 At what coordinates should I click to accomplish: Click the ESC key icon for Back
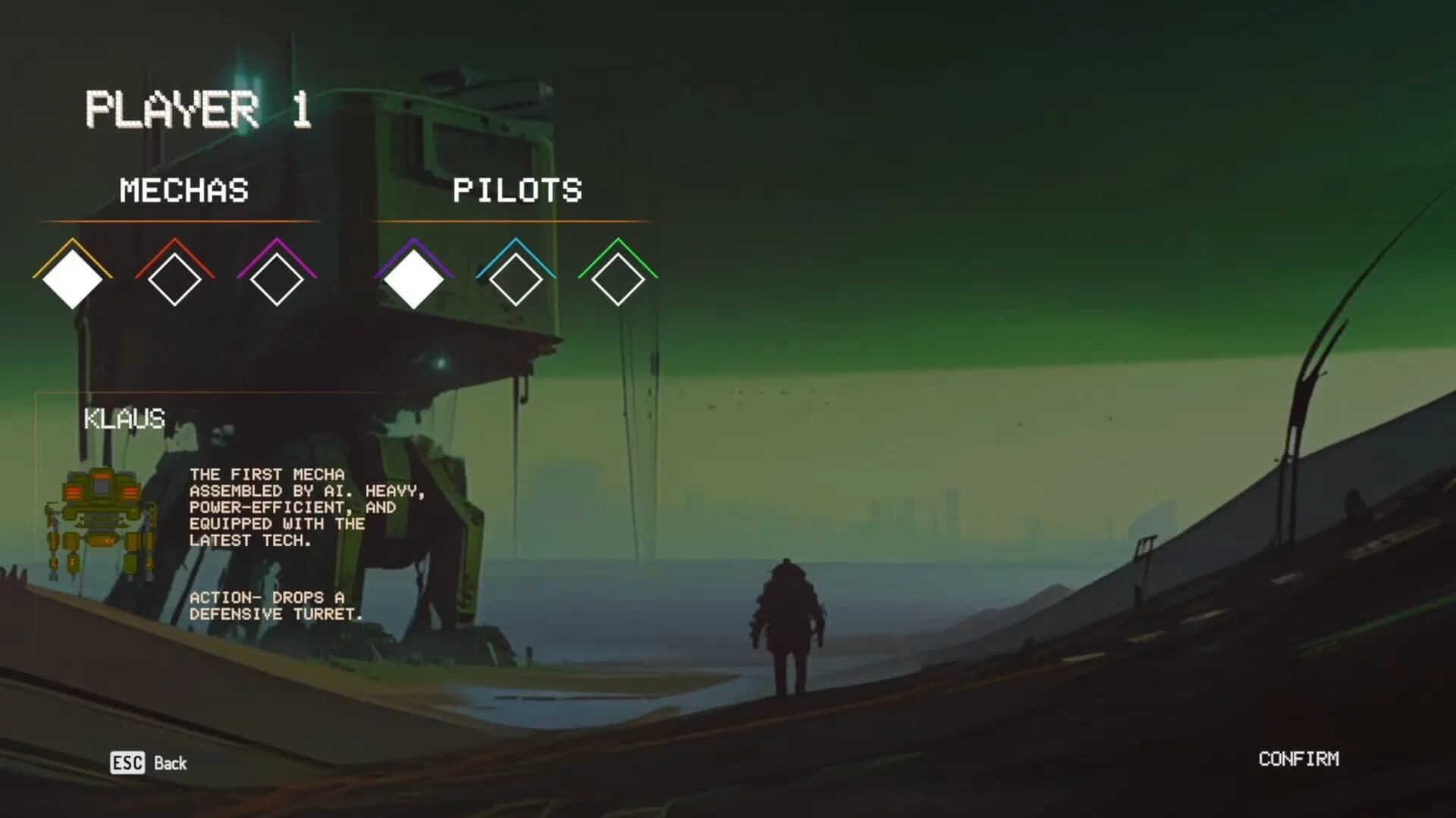(x=129, y=763)
